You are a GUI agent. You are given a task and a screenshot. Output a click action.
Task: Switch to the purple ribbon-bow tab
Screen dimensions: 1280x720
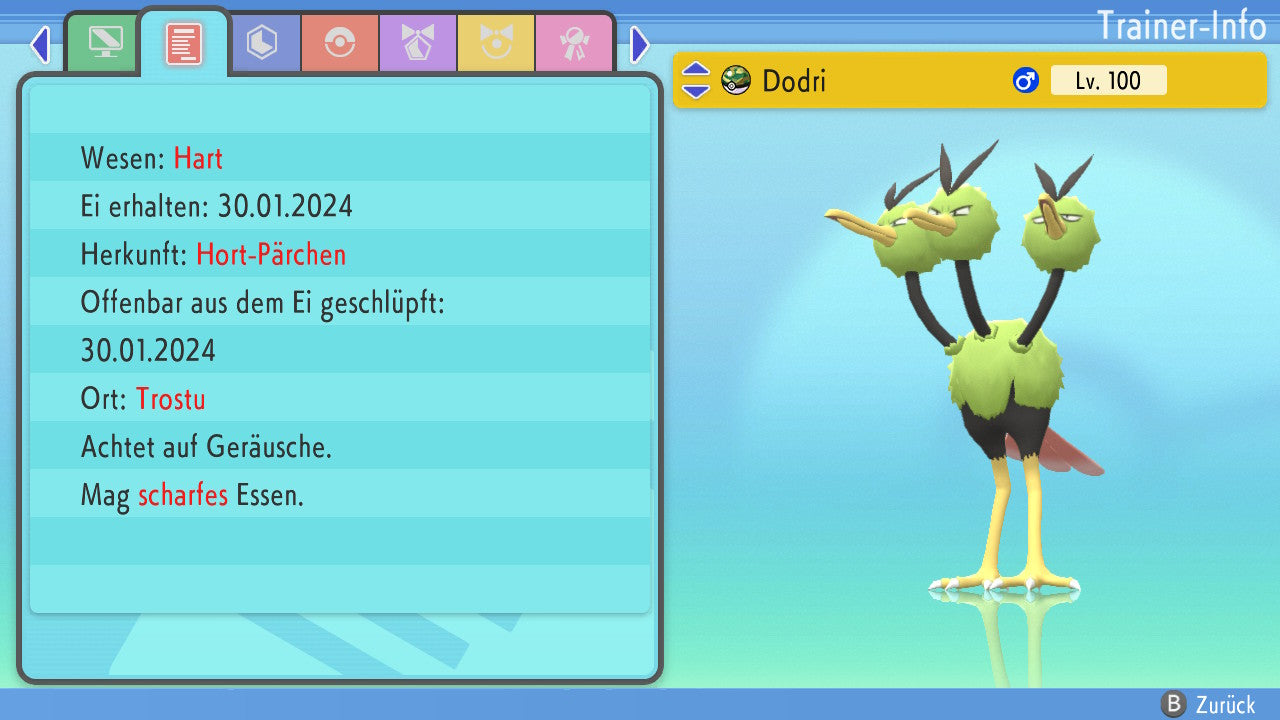click(418, 43)
